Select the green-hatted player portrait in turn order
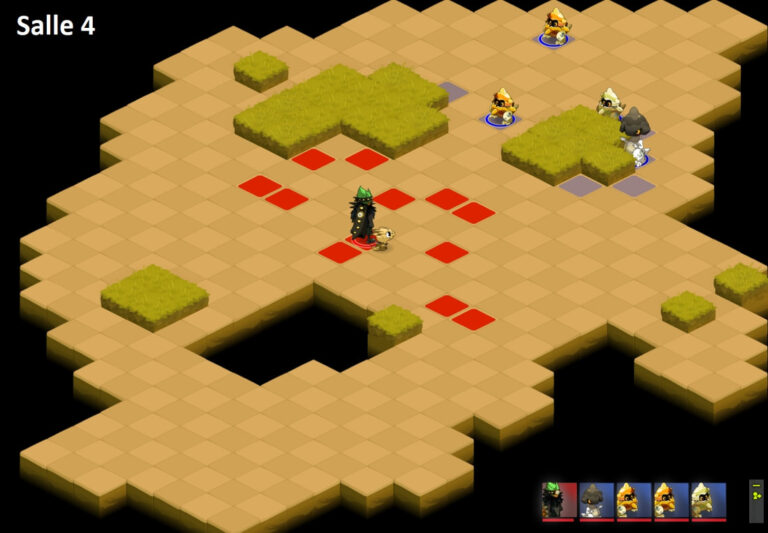768x533 pixels. [x=559, y=499]
